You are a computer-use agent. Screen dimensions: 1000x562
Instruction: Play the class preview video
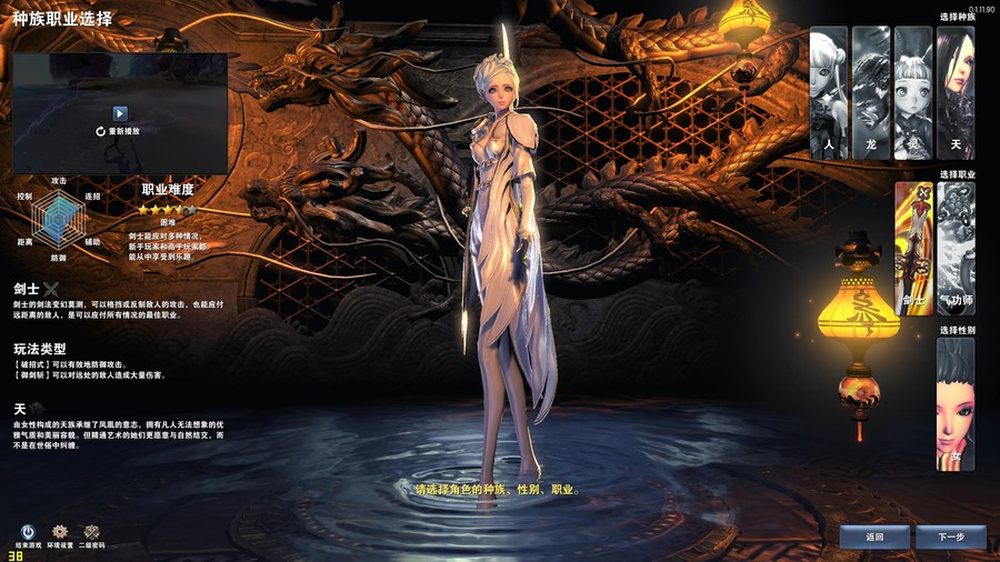(x=120, y=114)
